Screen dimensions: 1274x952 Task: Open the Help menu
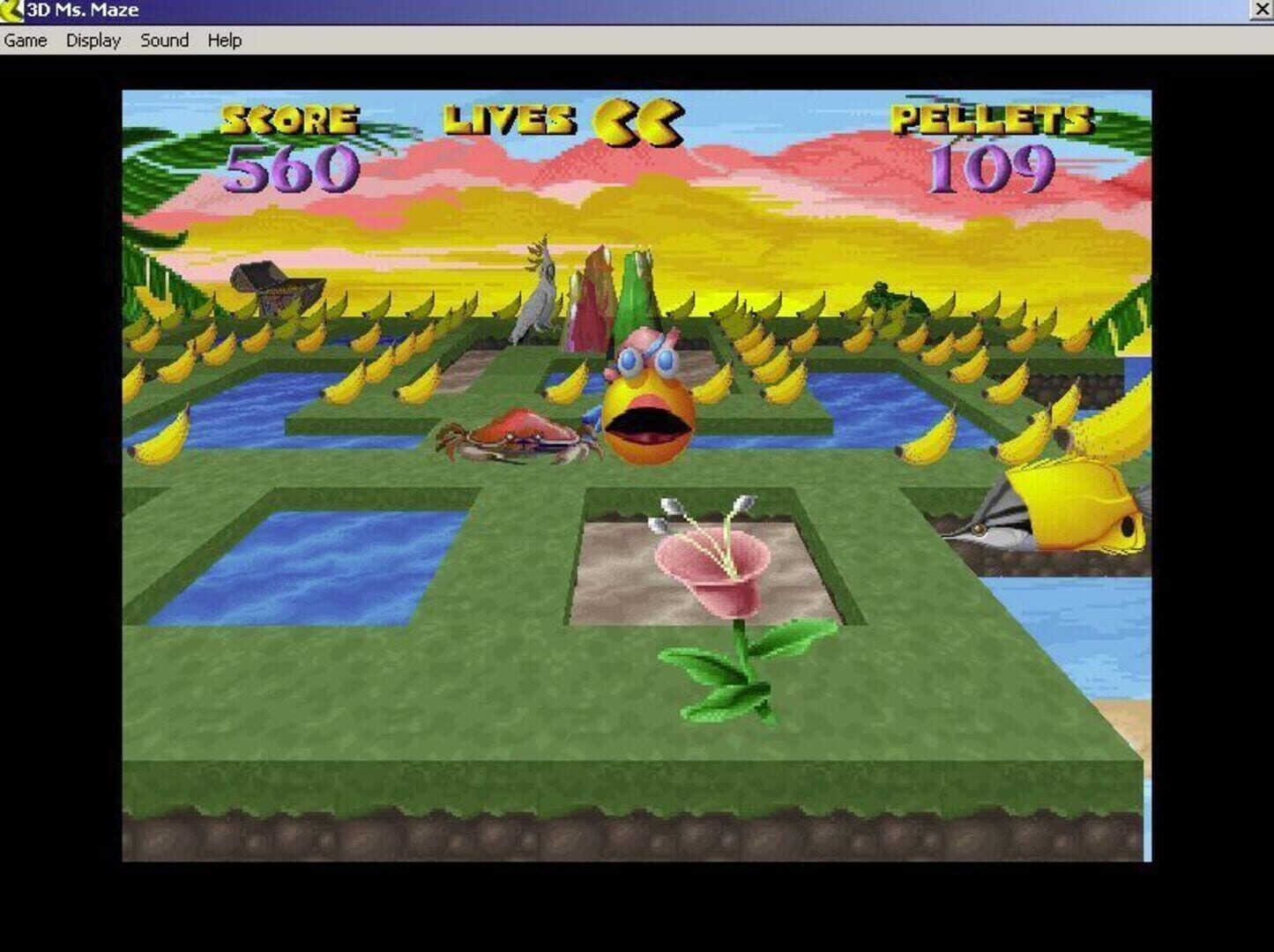point(223,41)
